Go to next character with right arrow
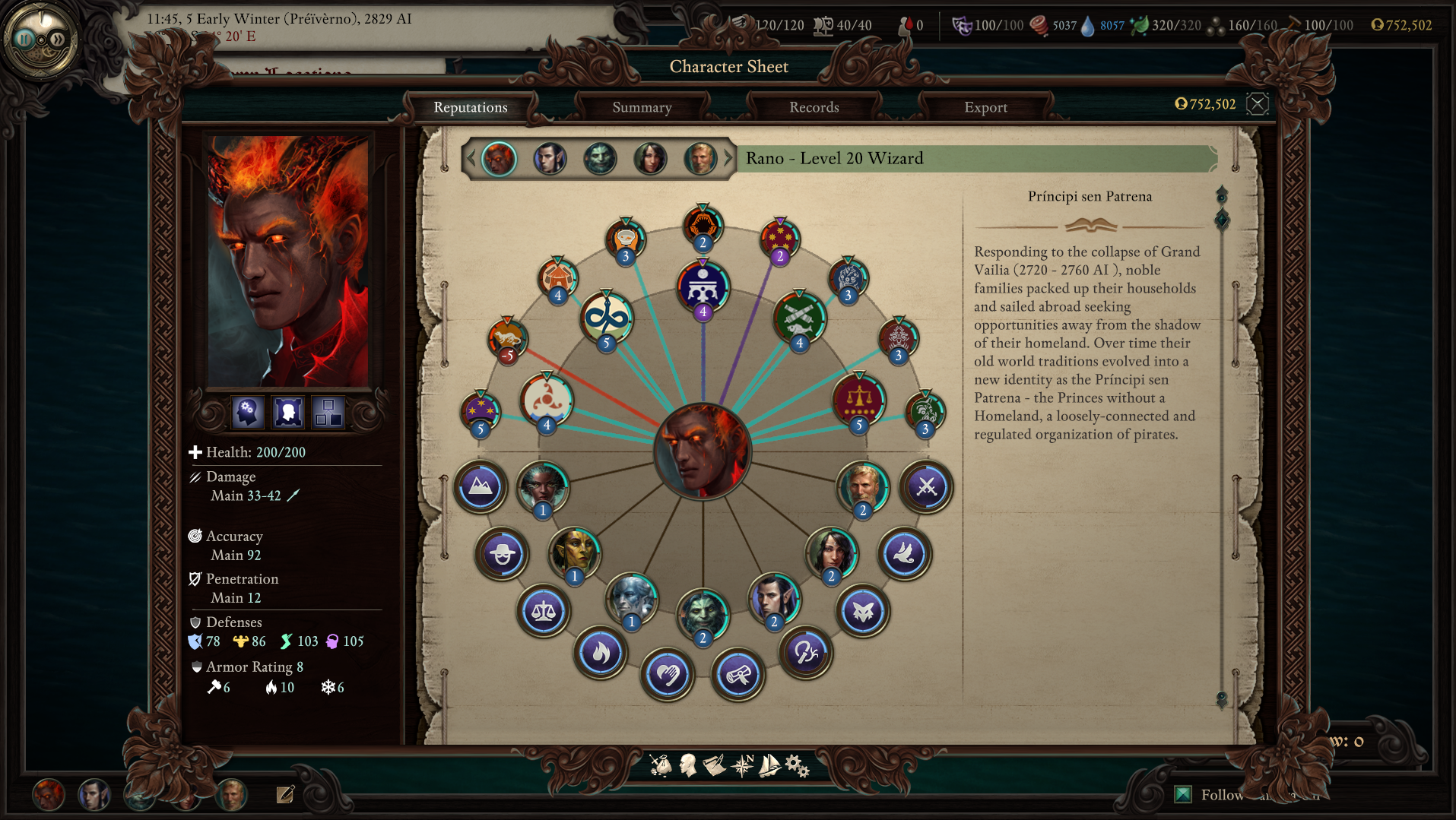The height and width of the screenshot is (820, 1456). 728,159
